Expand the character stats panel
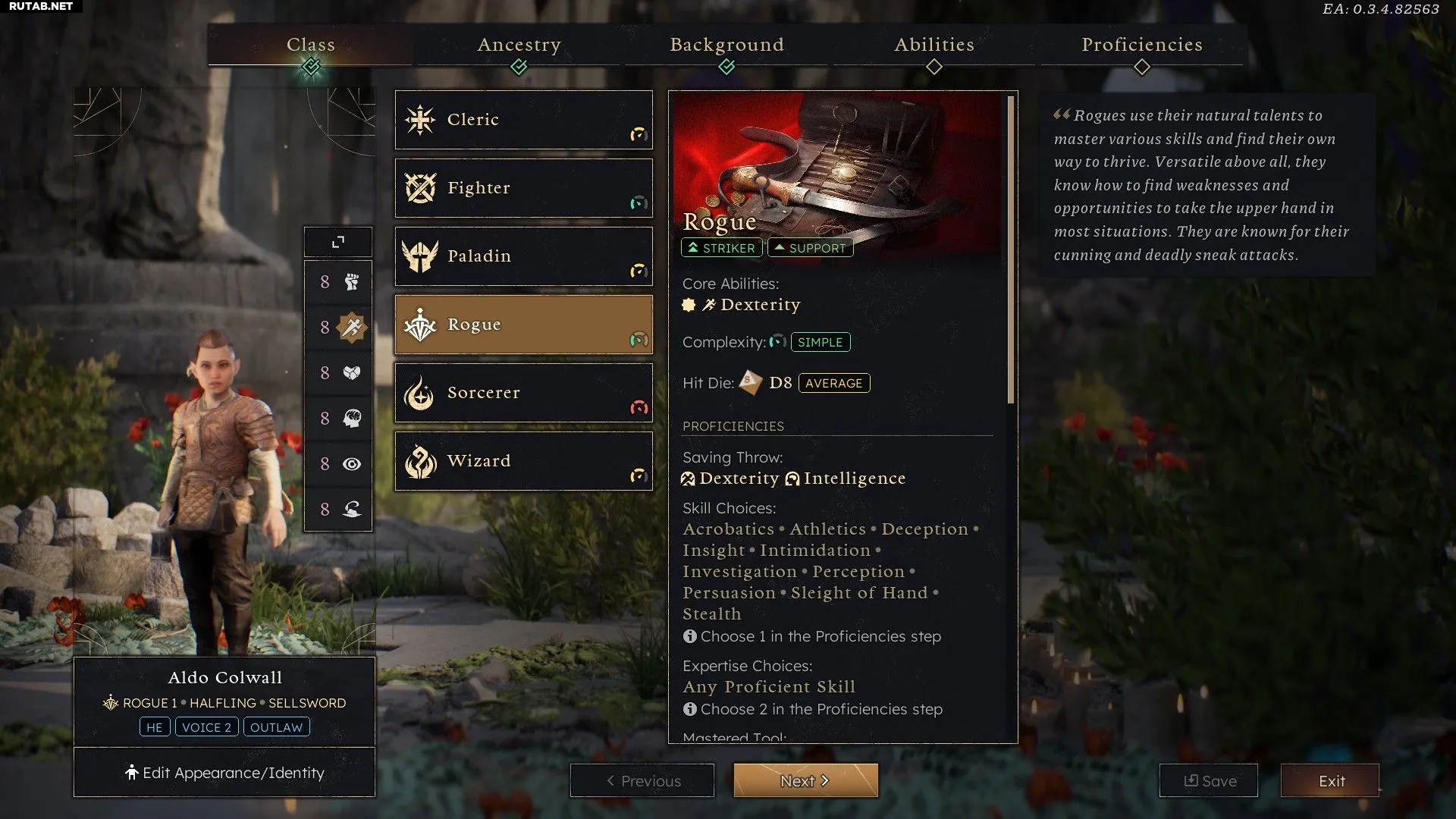Viewport: 1456px width, 819px height. pos(338,242)
